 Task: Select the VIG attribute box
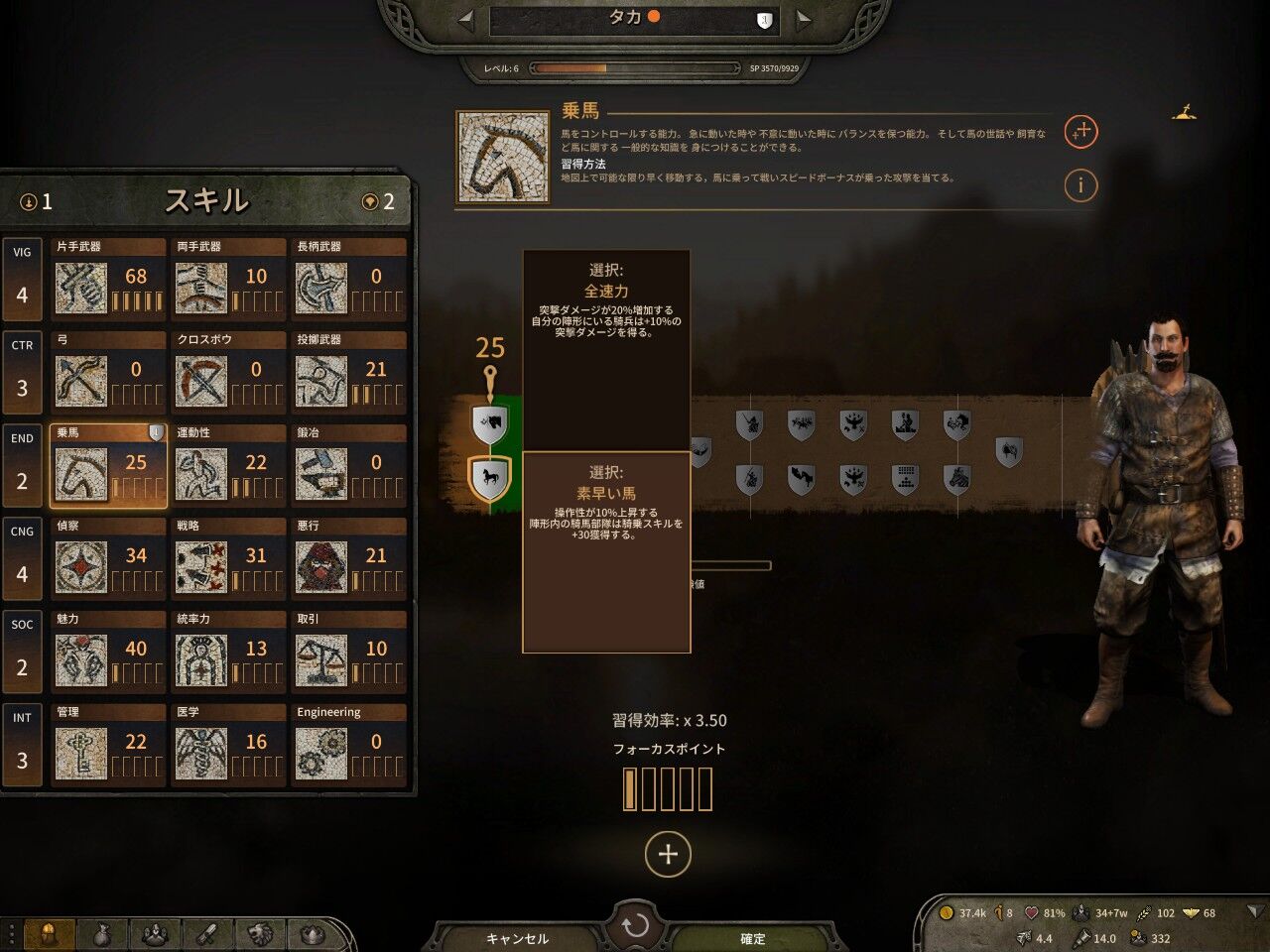click(x=22, y=278)
